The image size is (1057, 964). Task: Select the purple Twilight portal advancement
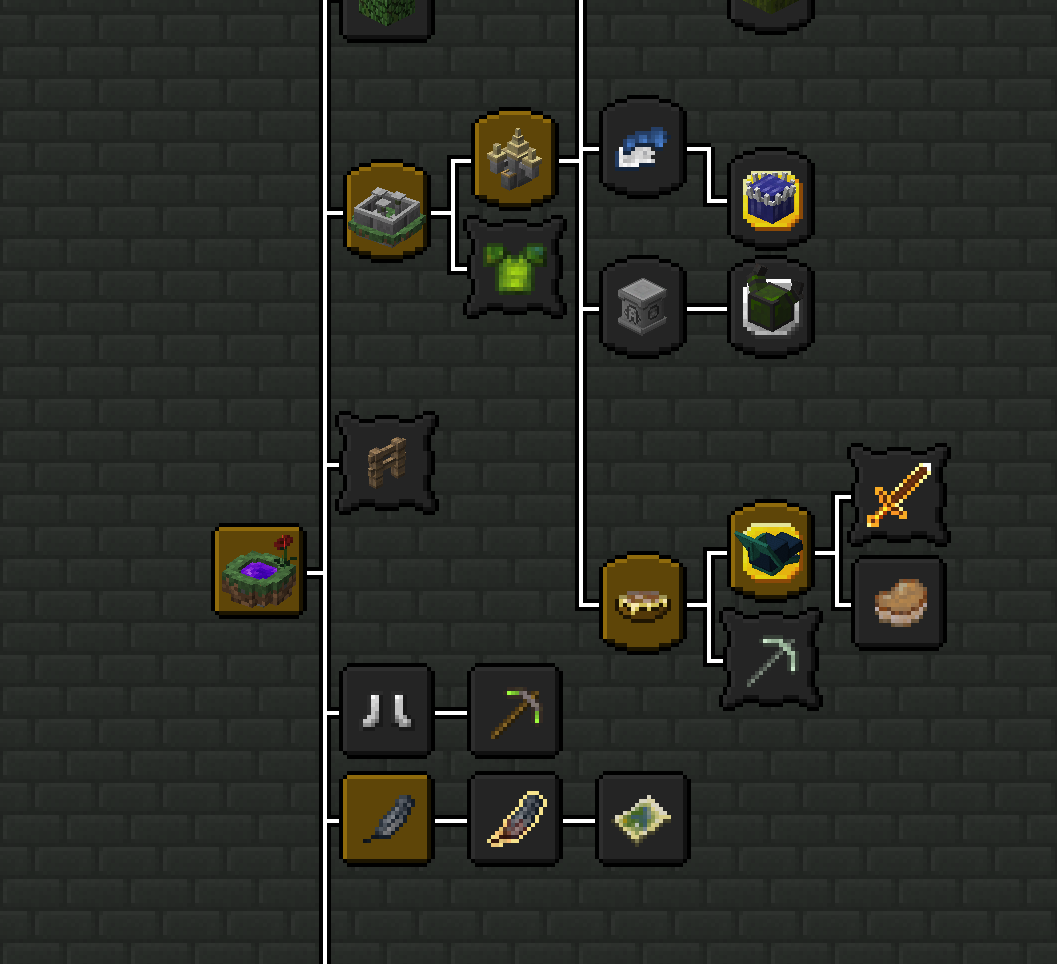coord(259,571)
